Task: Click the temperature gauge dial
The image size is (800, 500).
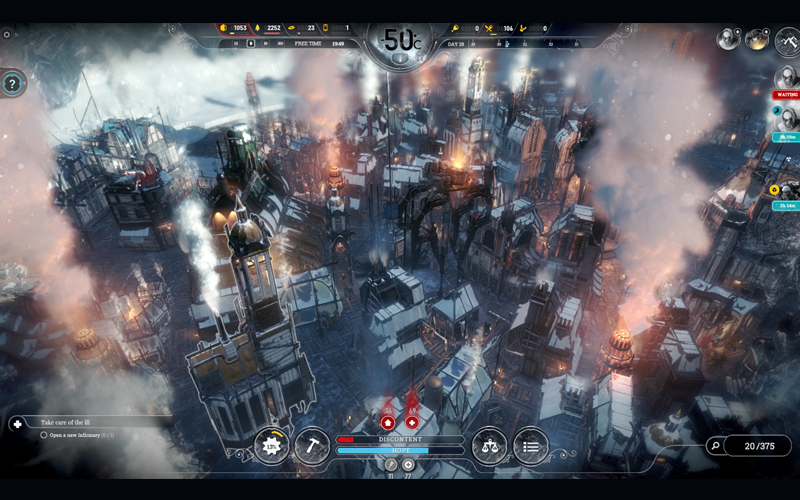Action: tap(400, 42)
